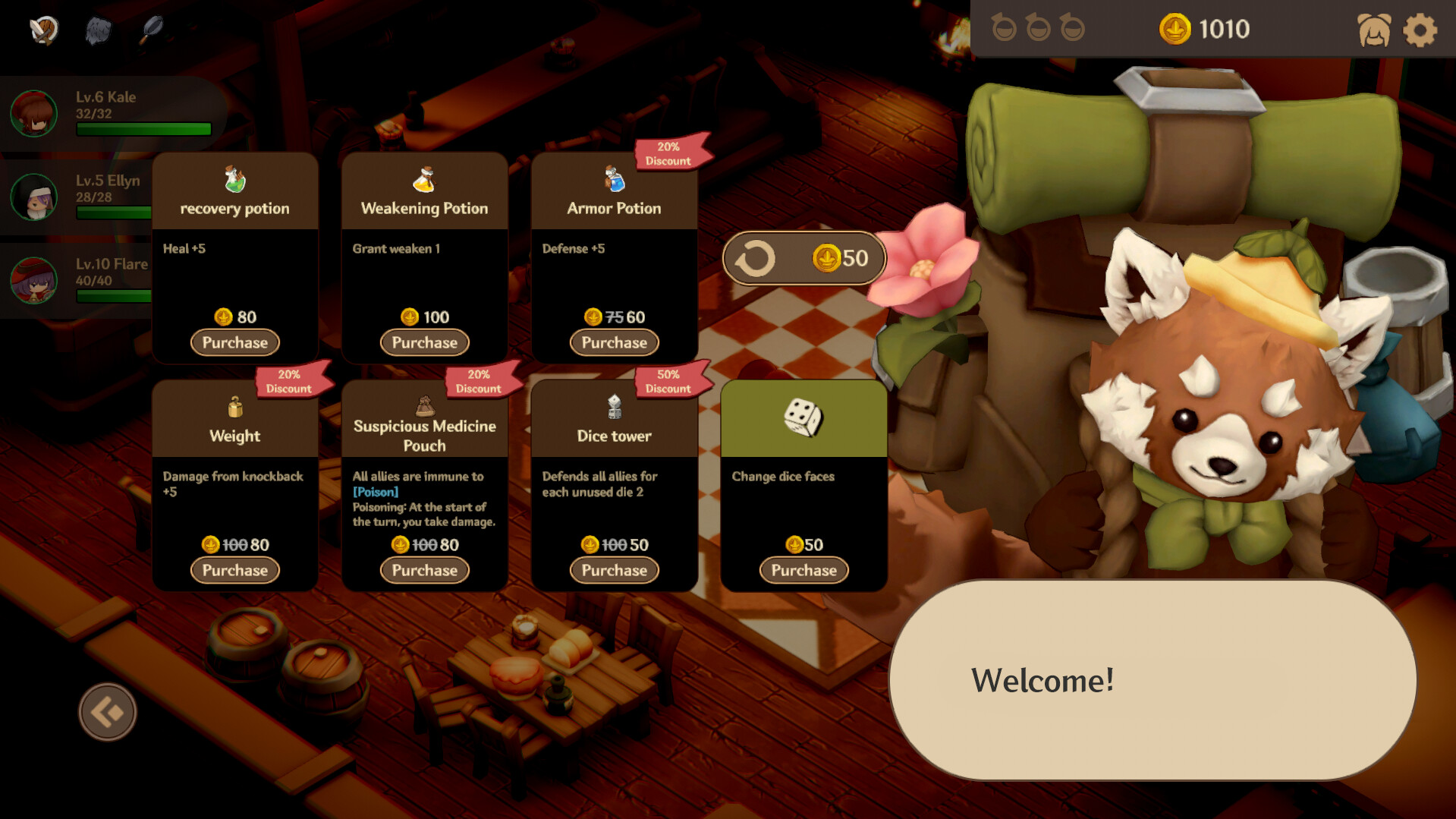This screenshot has width=1456, height=819.
Task: Click Lv.5 Ellyn's green health bar
Action: [114, 213]
